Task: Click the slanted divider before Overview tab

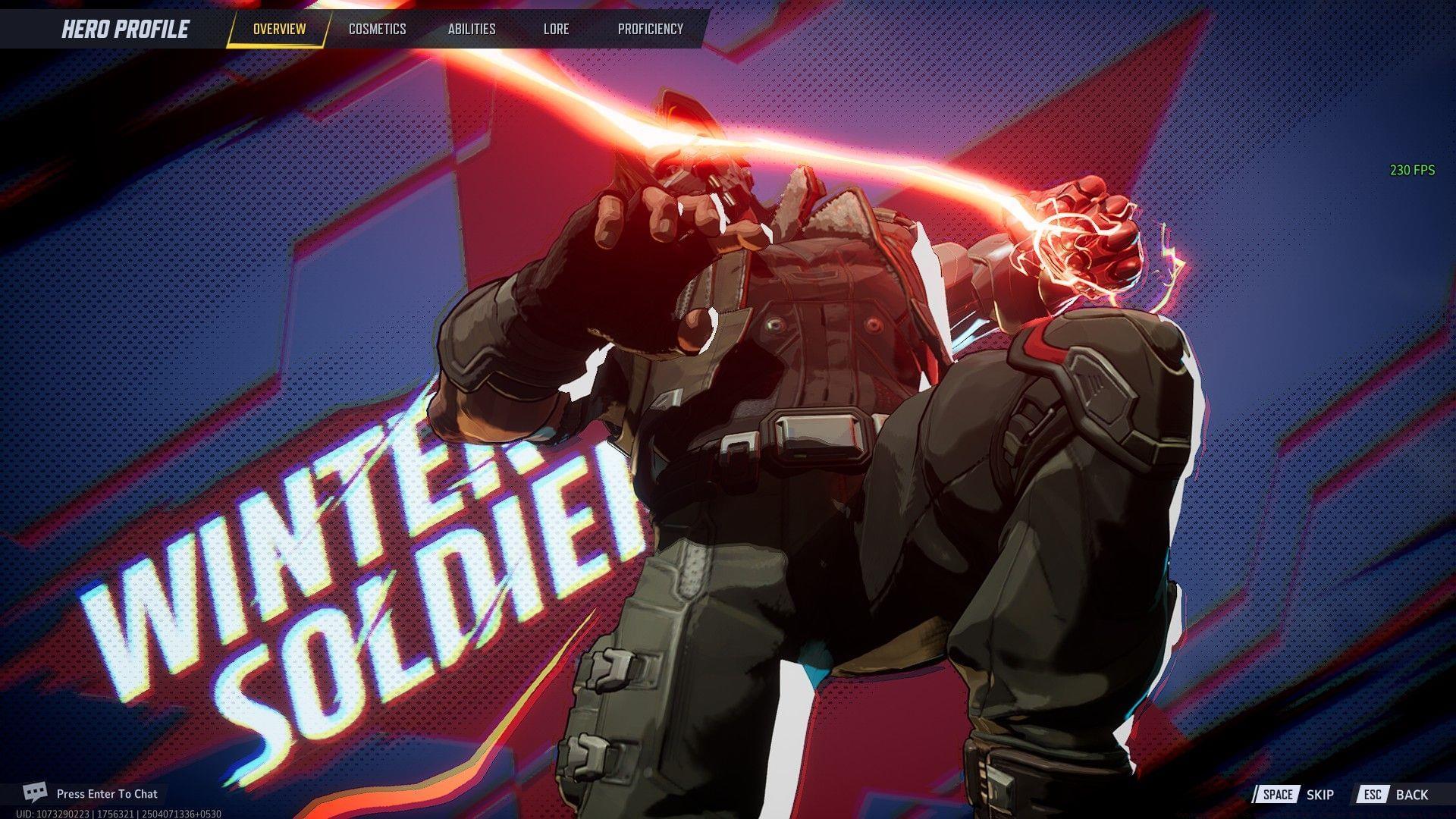Action: [x=234, y=29]
